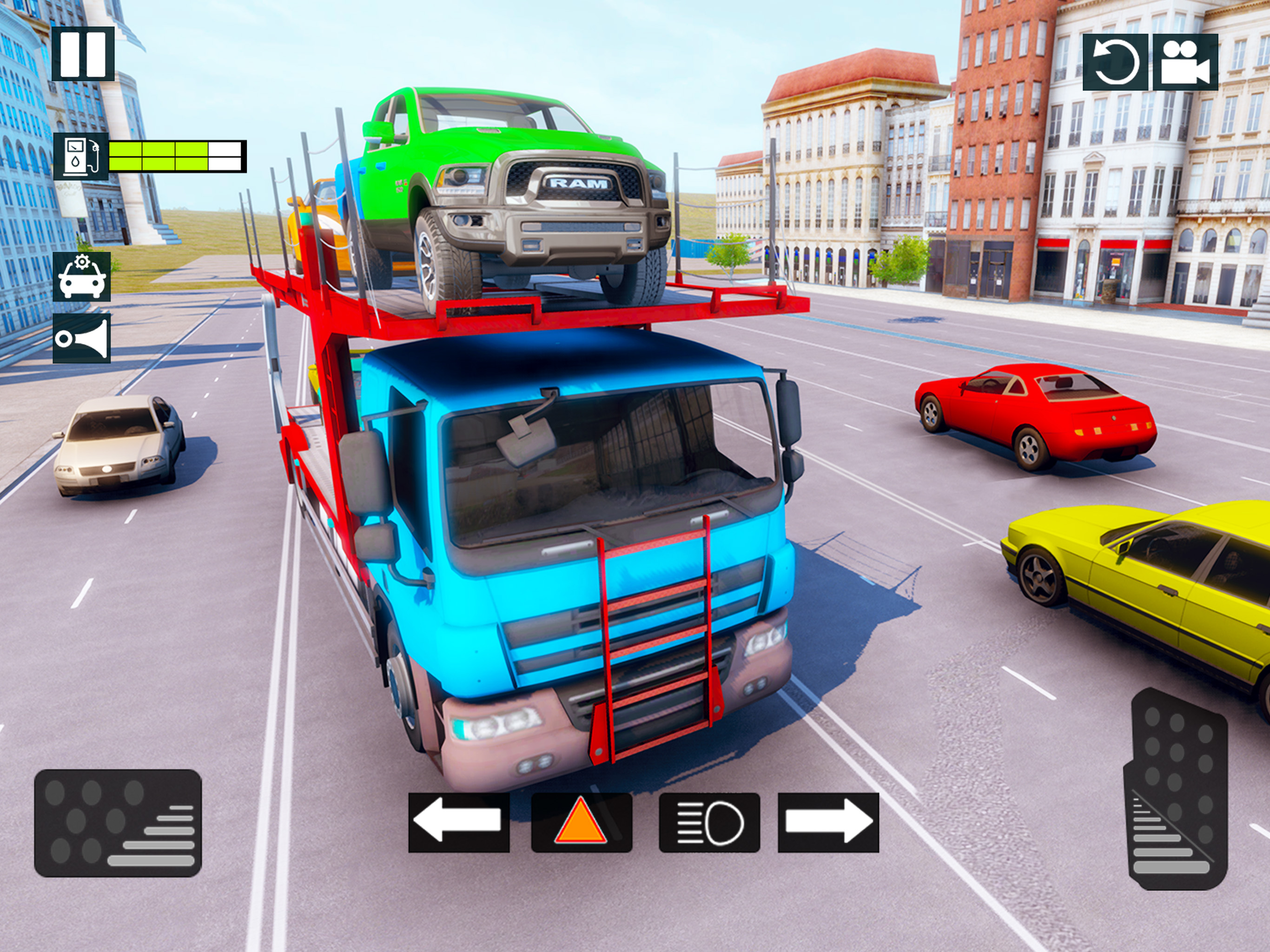Sound the horn
1270x952 pixels.
[81, 338]
